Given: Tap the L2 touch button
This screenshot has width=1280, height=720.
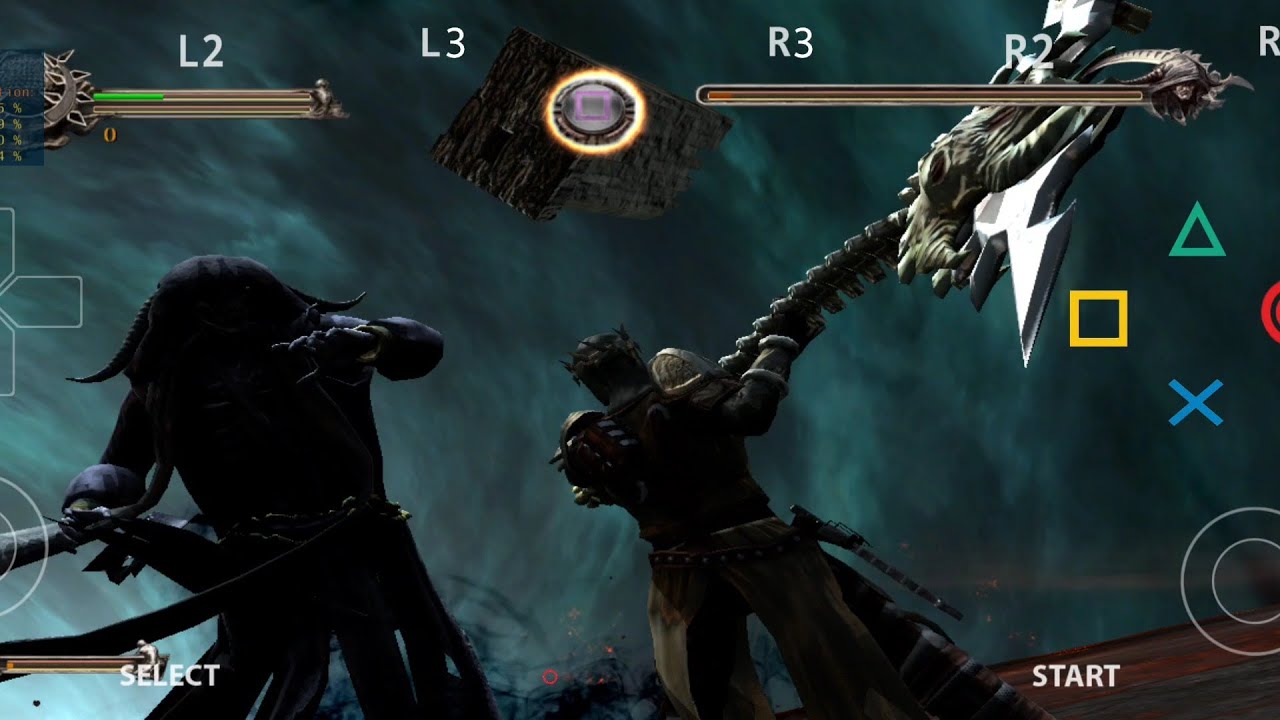Looking at the screenshot, I should [201, 52].
